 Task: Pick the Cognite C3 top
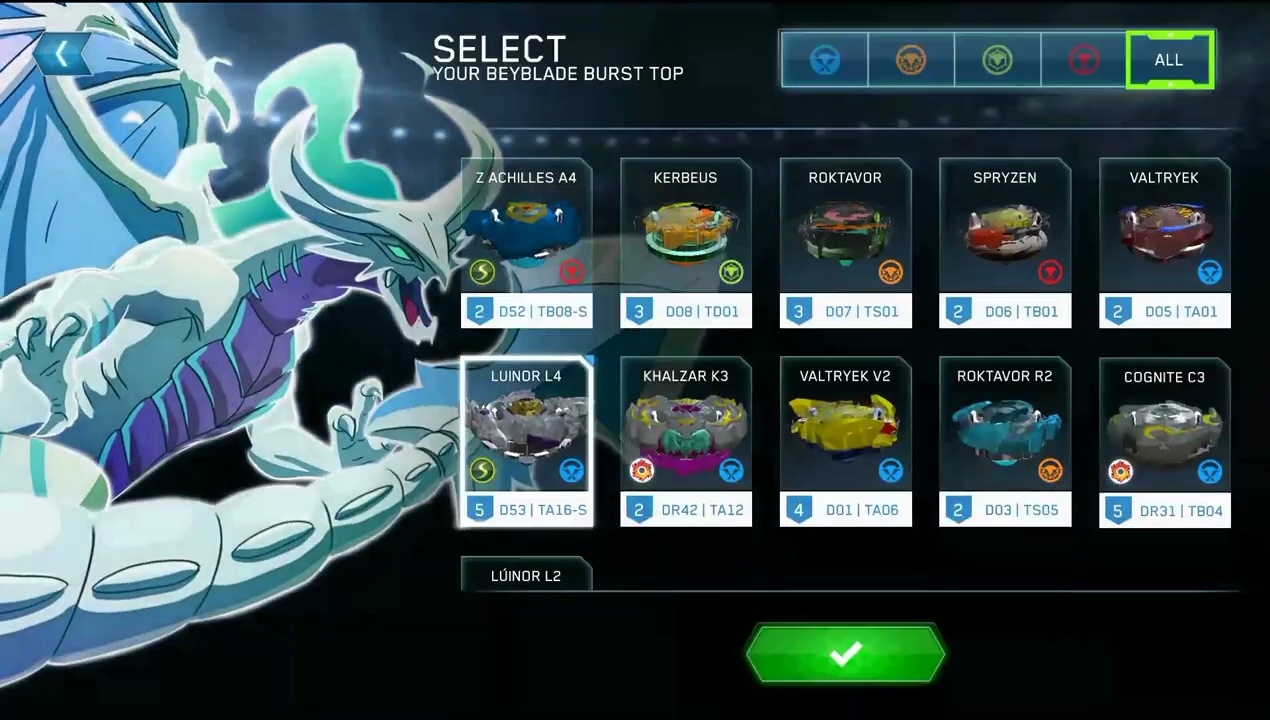point(1164,442)
